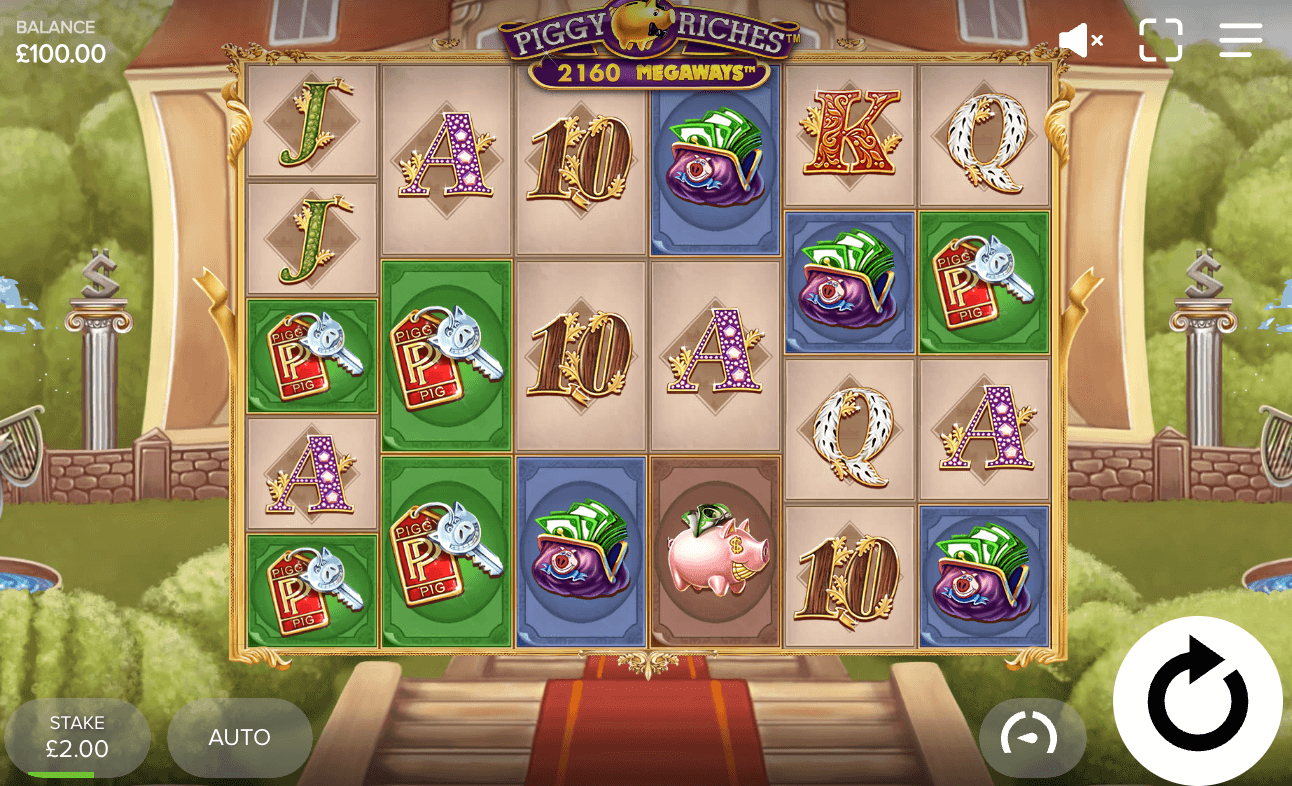Open the hamburger game menu
The image size is (1292, 786).
(x=1240, y=40)
